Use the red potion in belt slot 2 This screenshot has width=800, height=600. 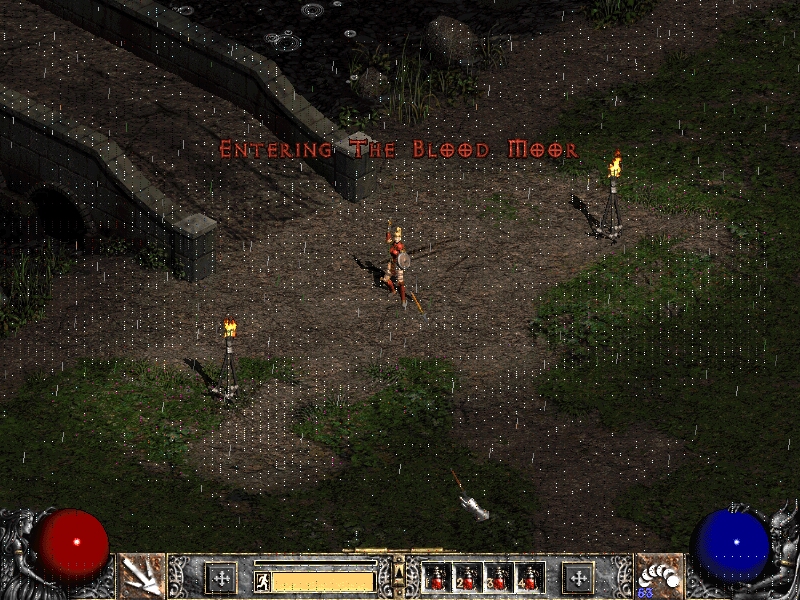click(467, 578)
